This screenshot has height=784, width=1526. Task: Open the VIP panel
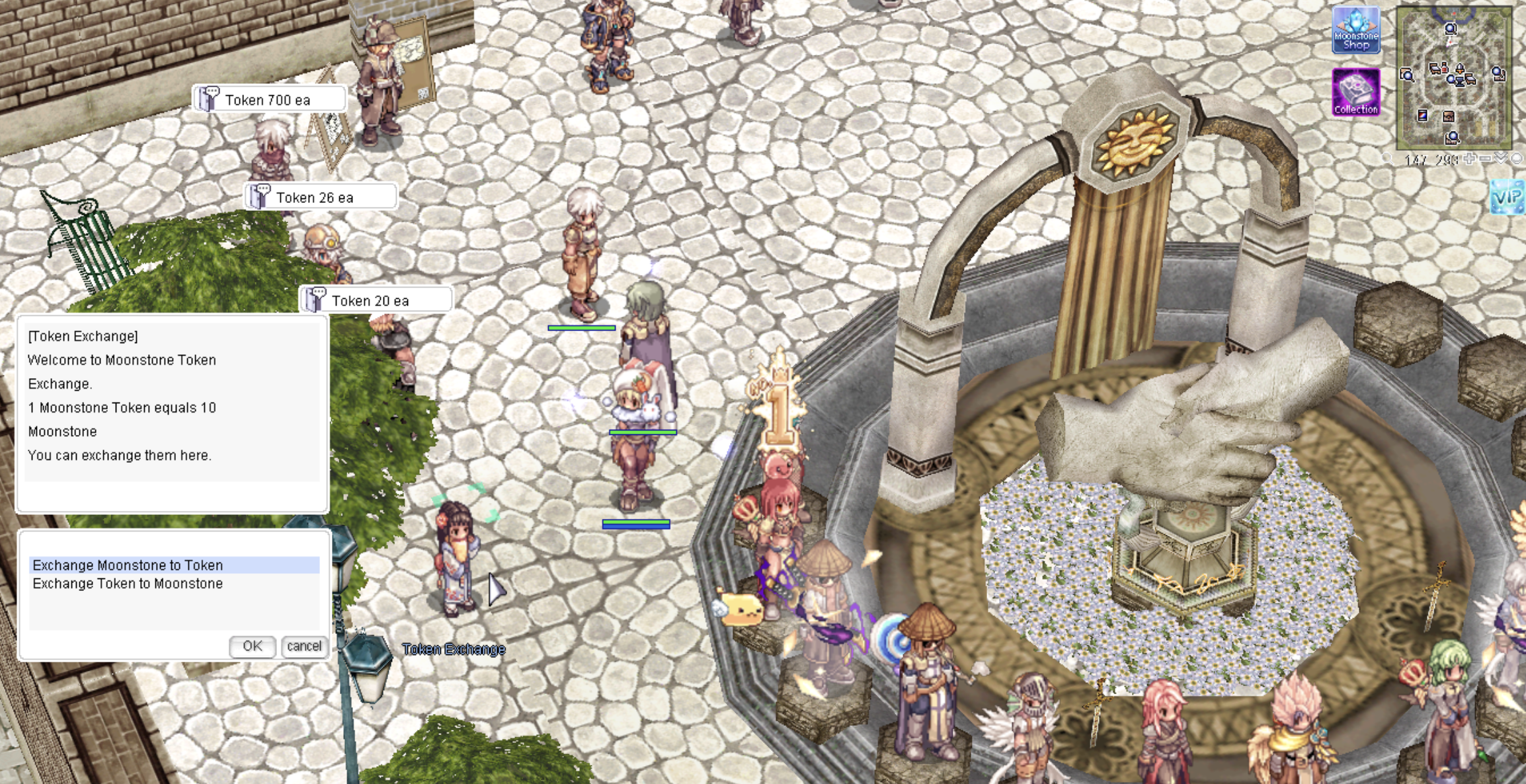pos(1507,197)
